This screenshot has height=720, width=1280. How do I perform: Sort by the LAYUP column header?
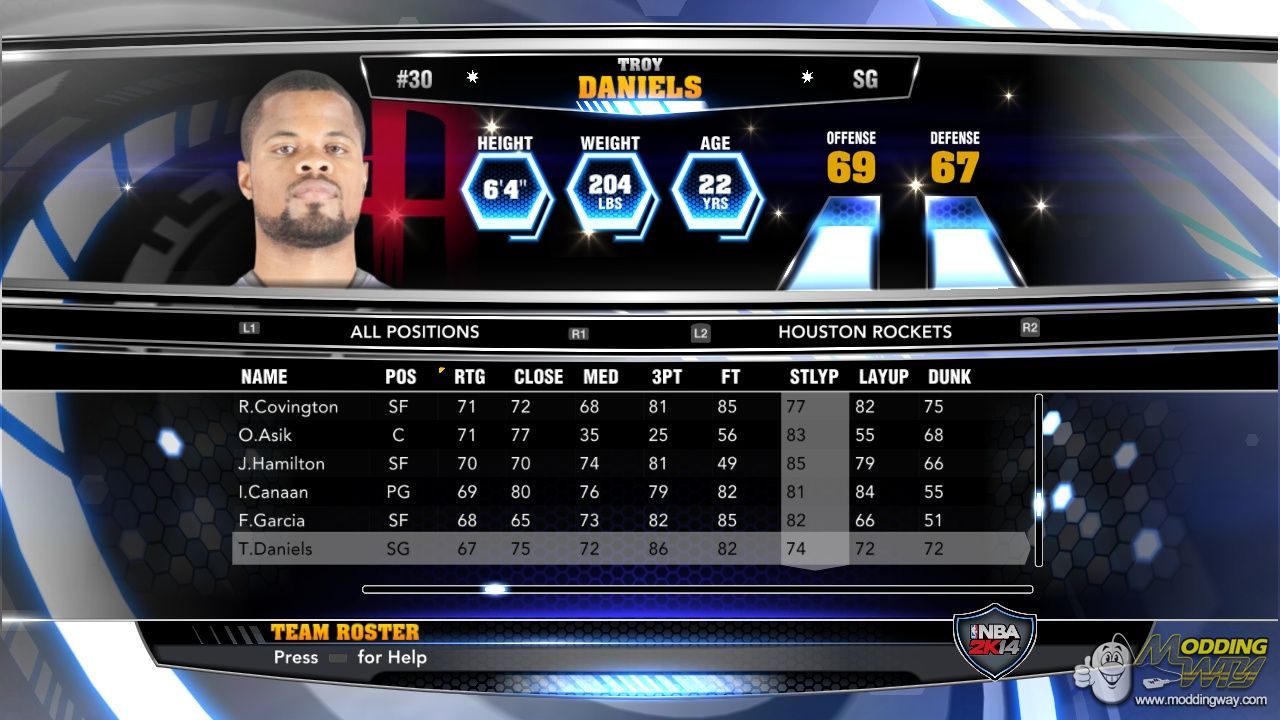click(883, 377)
